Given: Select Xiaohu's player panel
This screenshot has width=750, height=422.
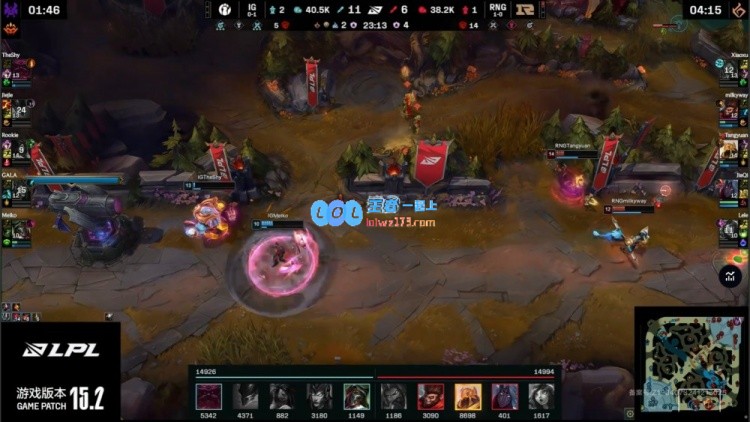Looking at the screenshot, I should coord(731,68).
